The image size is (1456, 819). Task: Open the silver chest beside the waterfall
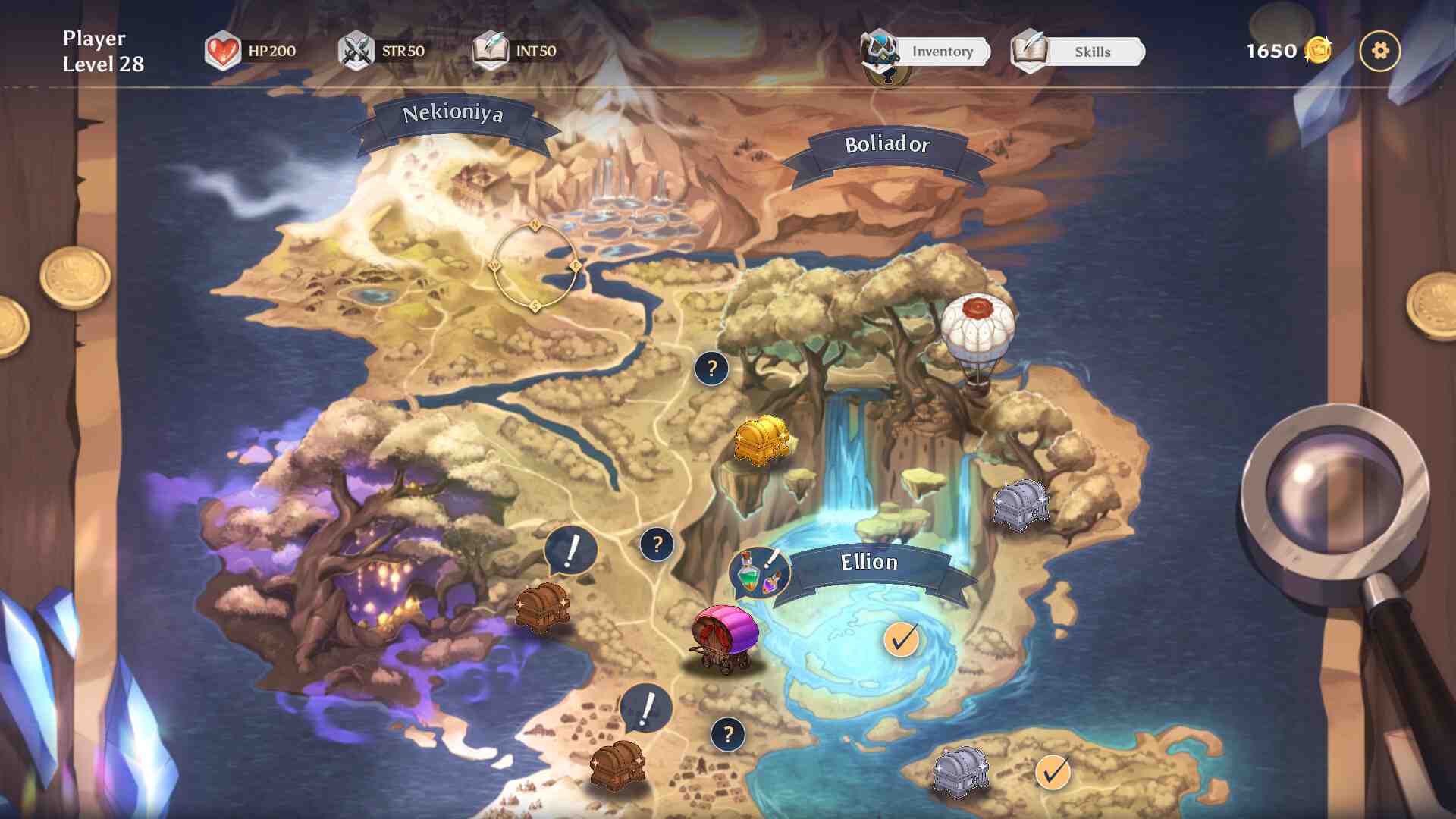(x=1021, y=503)
